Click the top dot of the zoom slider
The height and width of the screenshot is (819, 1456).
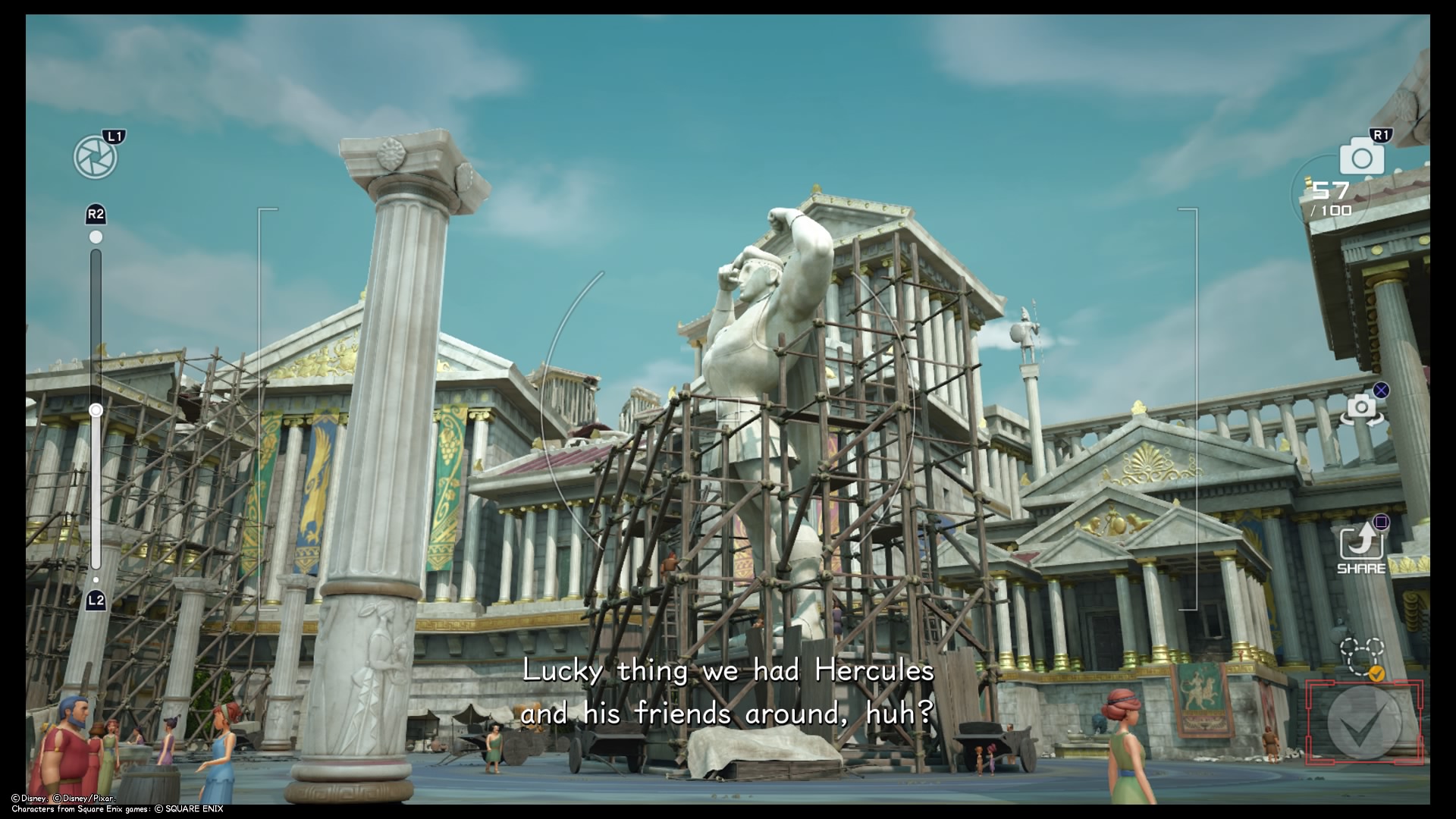pos(96,236)
